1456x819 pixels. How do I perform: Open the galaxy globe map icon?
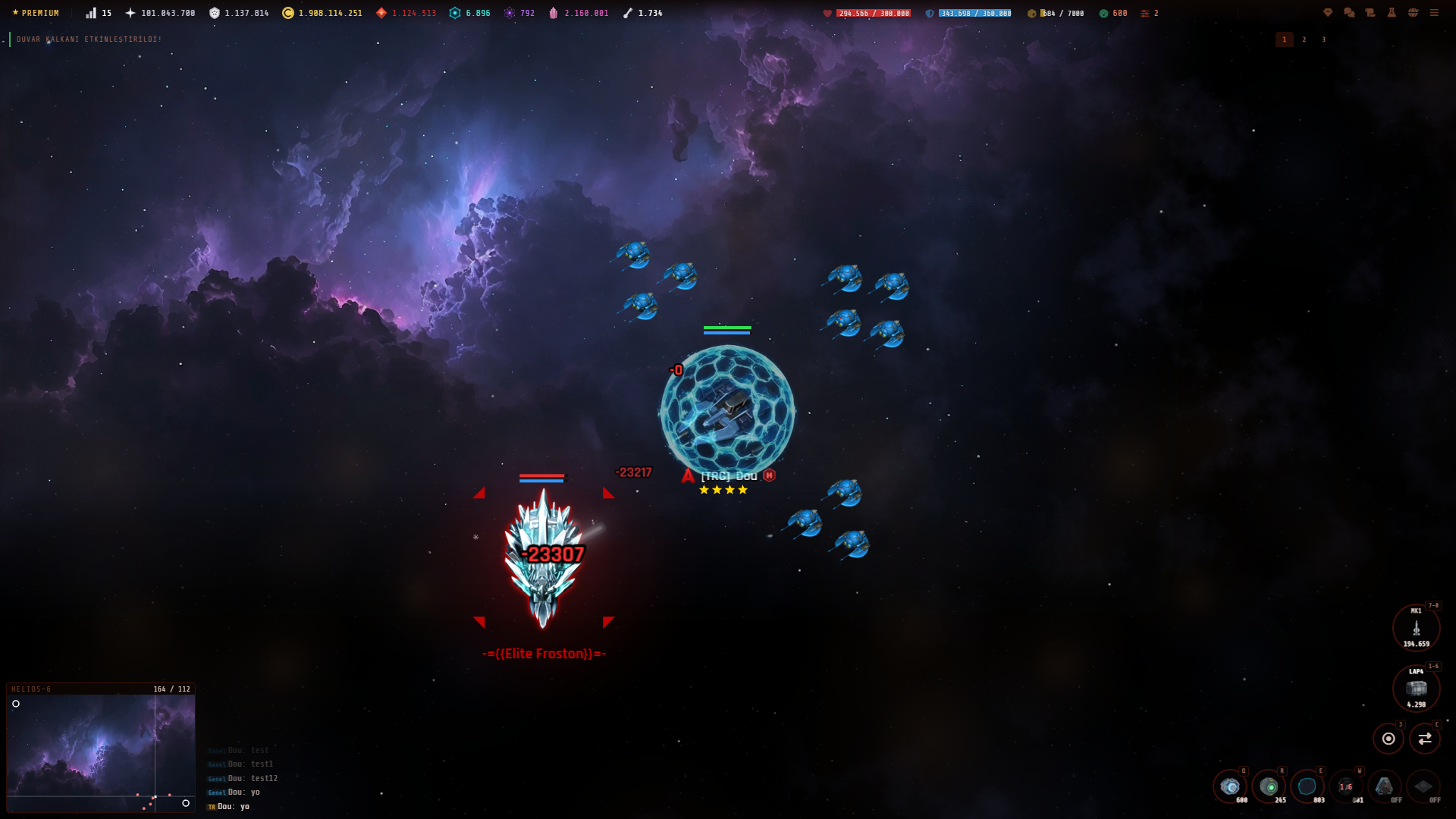point(1412,12)
